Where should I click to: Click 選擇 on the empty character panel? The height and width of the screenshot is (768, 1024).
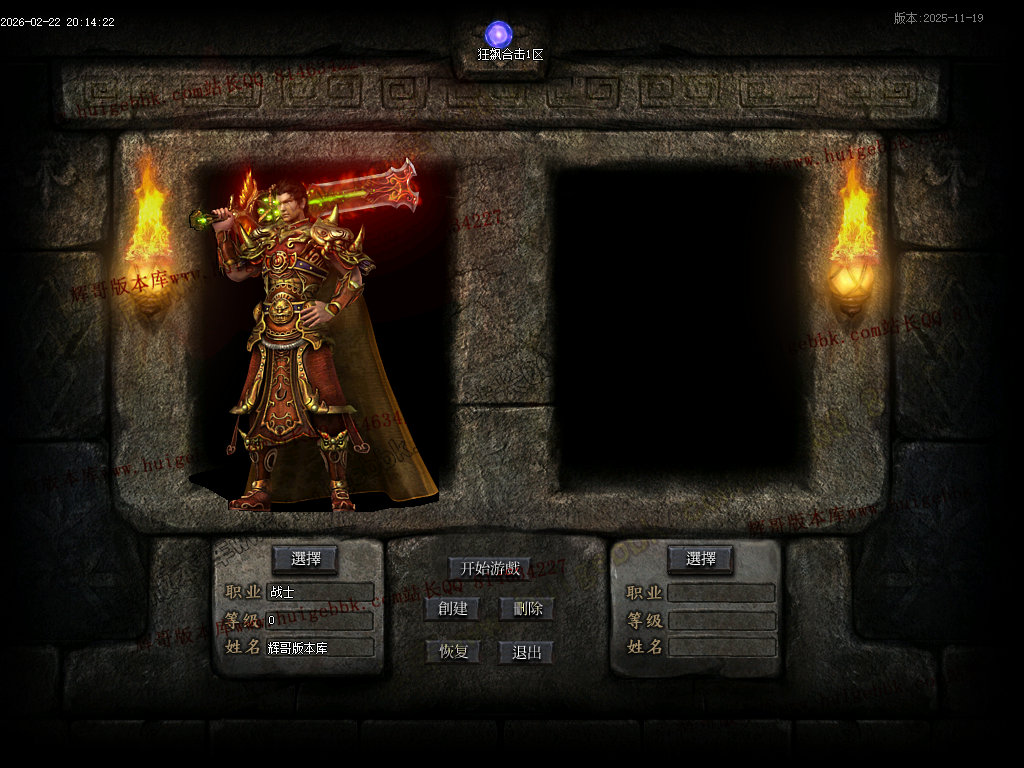[x=700, y=559]
